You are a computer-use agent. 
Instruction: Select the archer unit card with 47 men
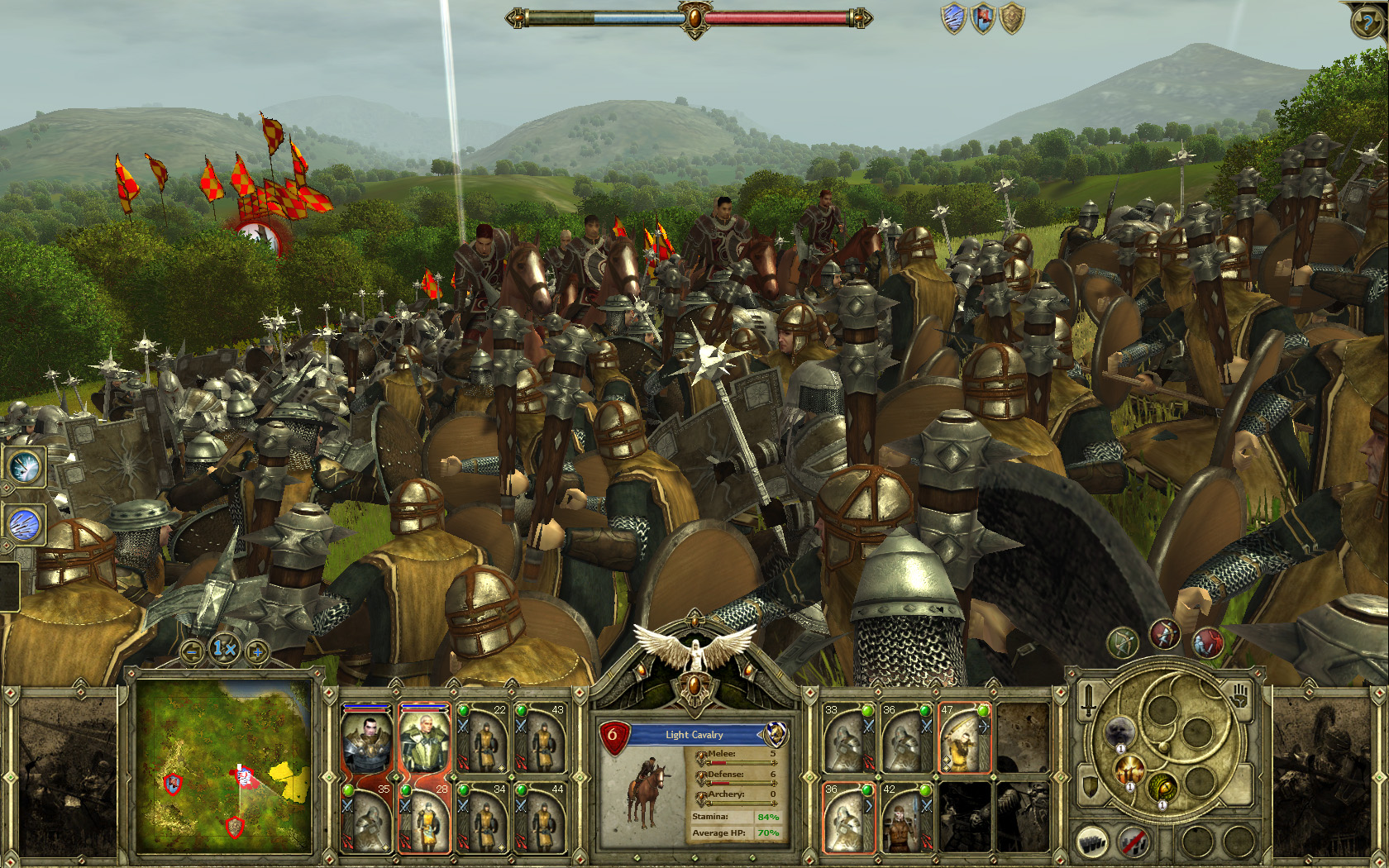point(964,738)
